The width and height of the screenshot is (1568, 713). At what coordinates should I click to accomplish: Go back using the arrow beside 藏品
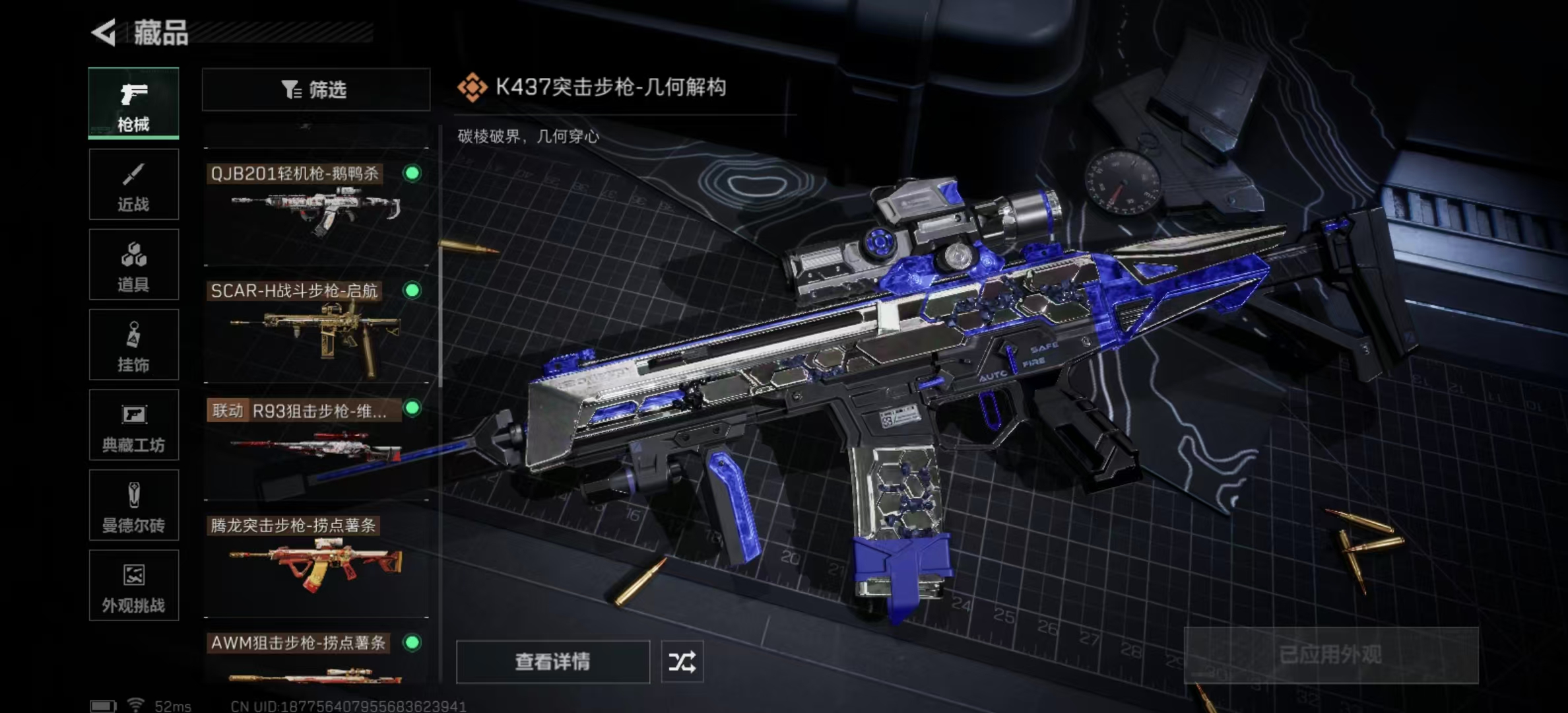tap(104, 32)
